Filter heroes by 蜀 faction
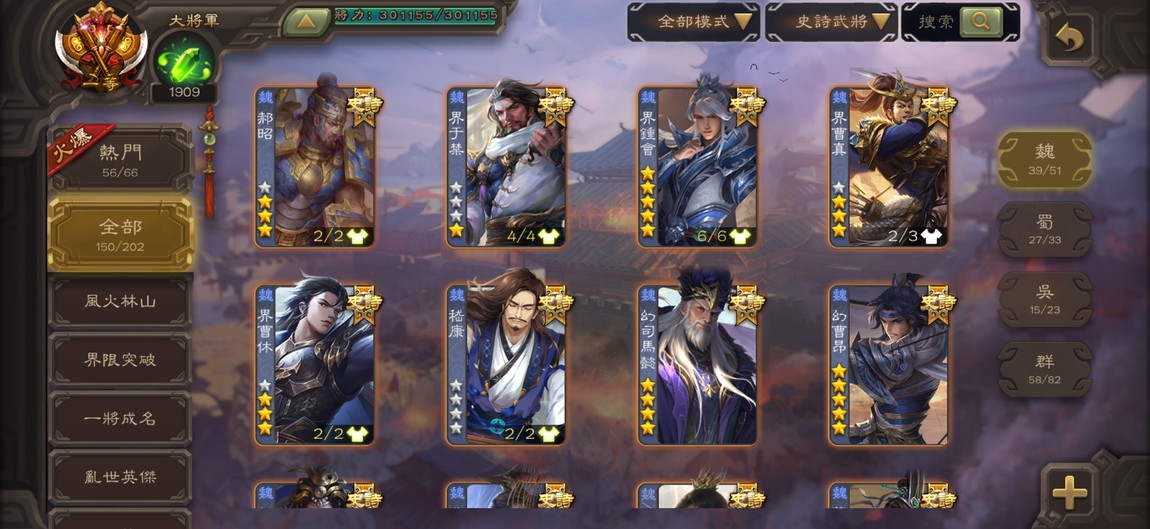The width and height of the screenshot is (1150, 529). pos(1044,229)
